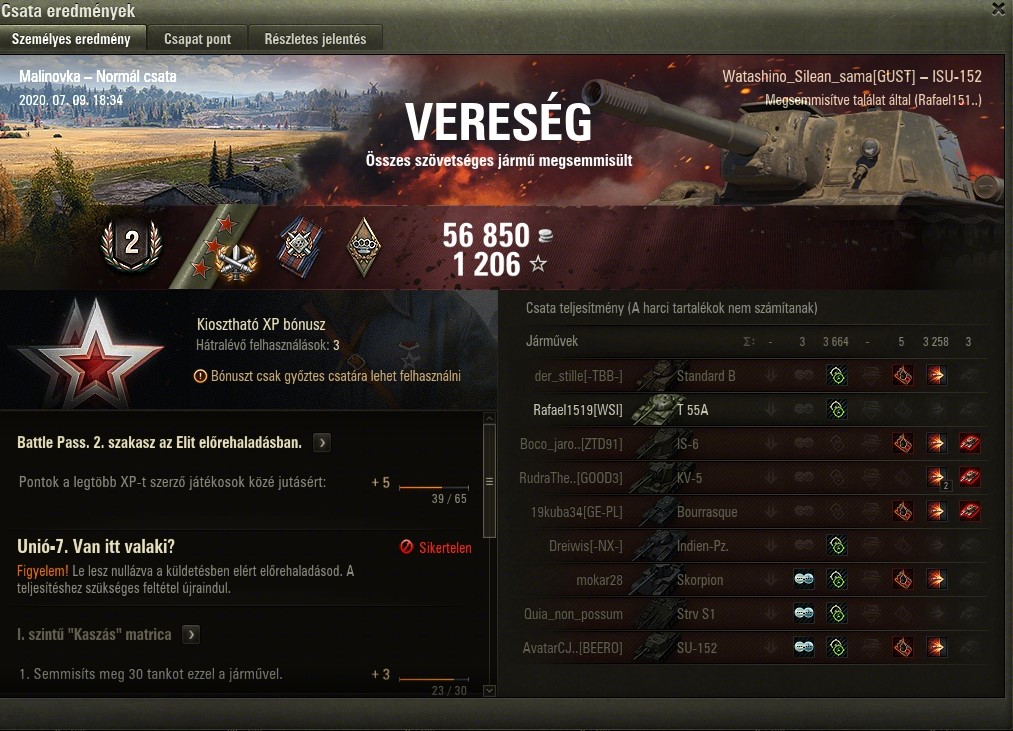
Task: Switch to the Csapat pont tab
Action: (x=197, y=39)
